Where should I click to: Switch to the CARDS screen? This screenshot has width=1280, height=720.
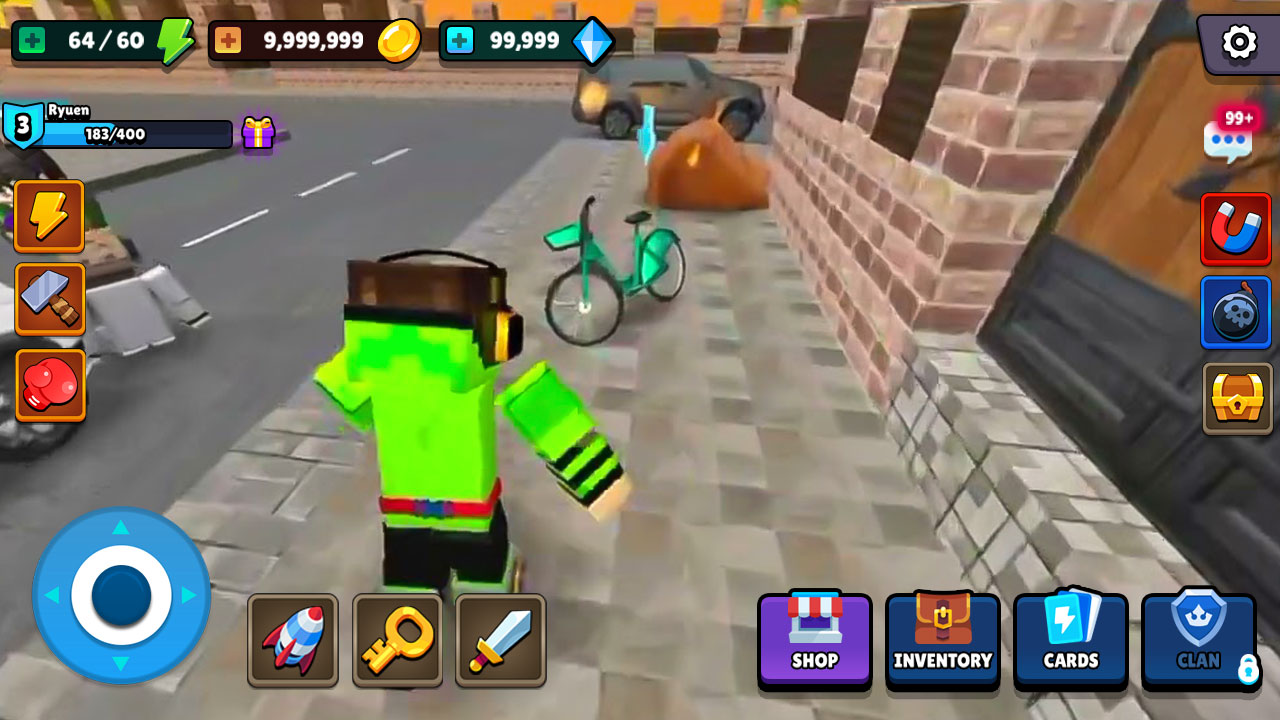tap(1071, 640)
